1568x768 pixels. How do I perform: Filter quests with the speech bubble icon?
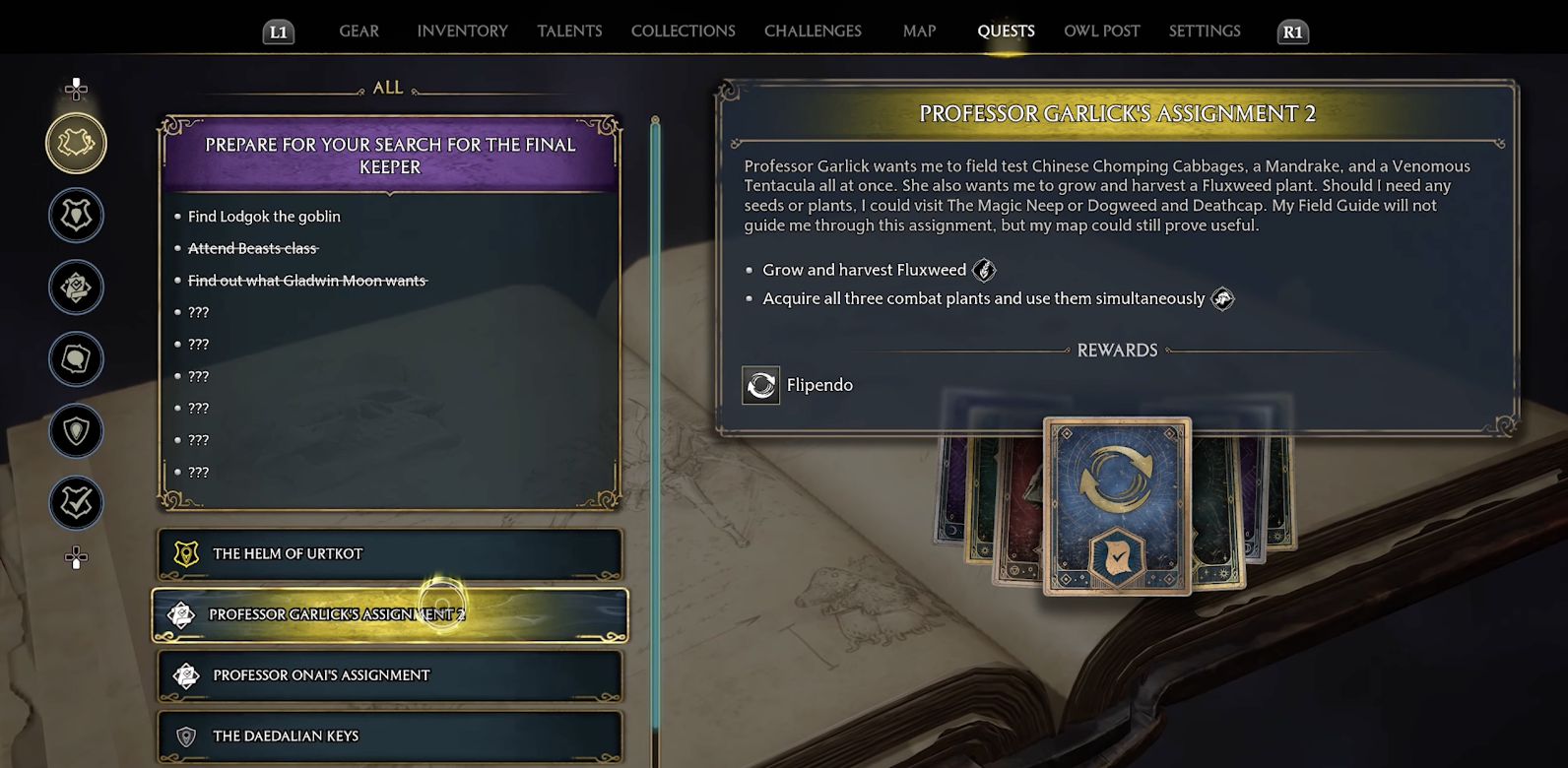(76, 359)
